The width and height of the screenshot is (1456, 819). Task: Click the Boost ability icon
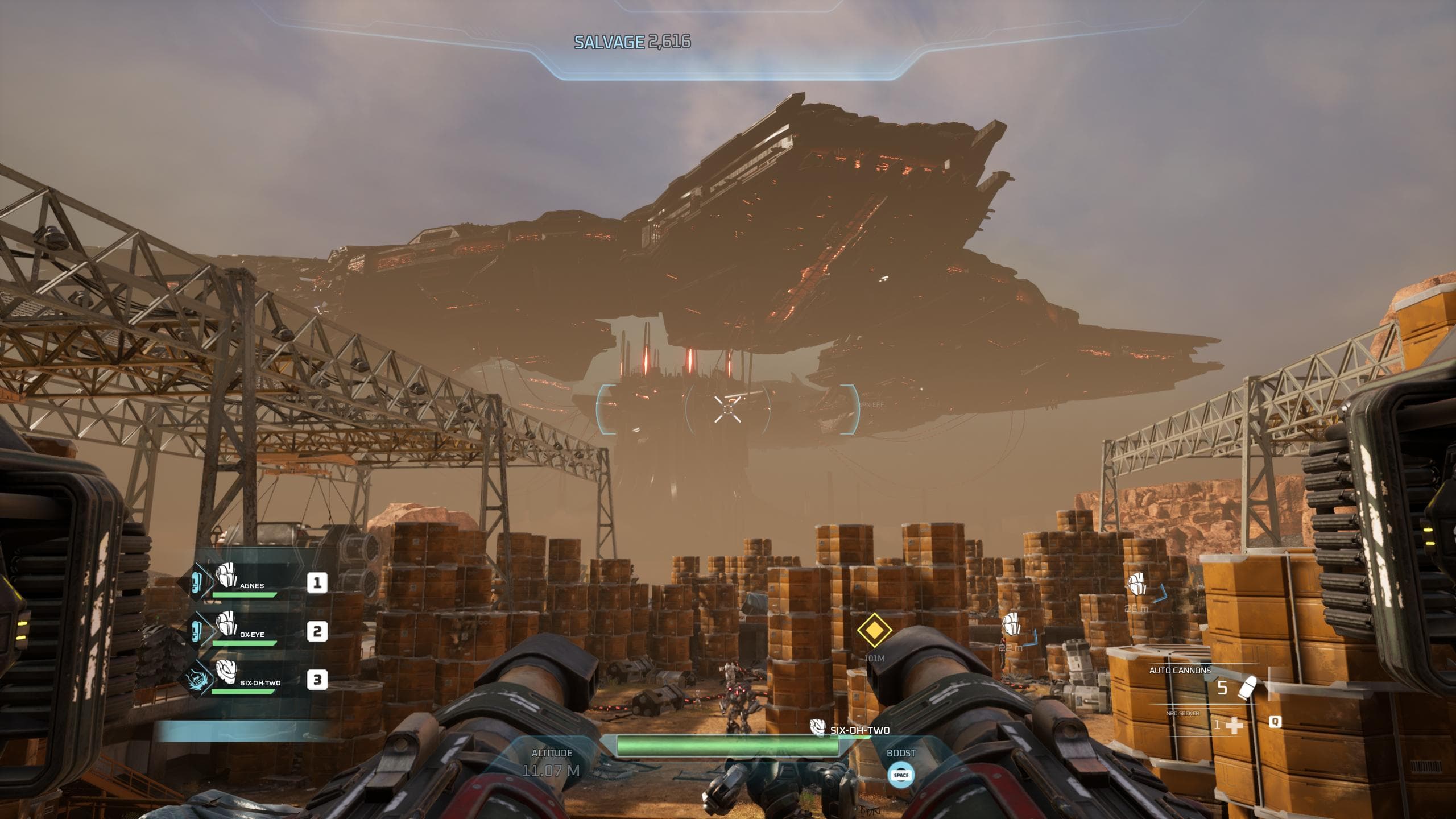pos(901,775)
